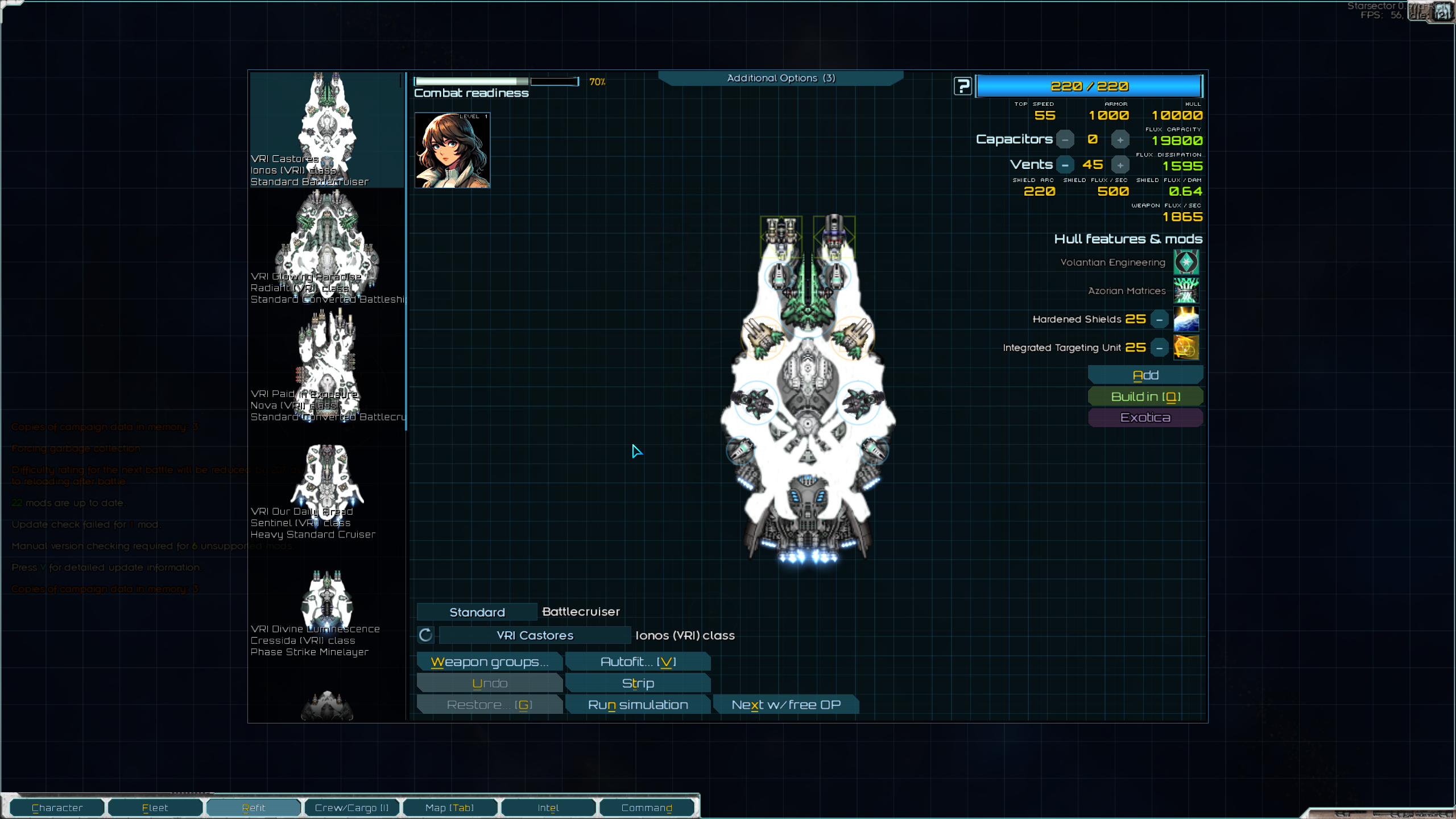Viewport: 1456px width, 819px height.
Task: Increase the Capacitors count
Action: click(1120, 140)
